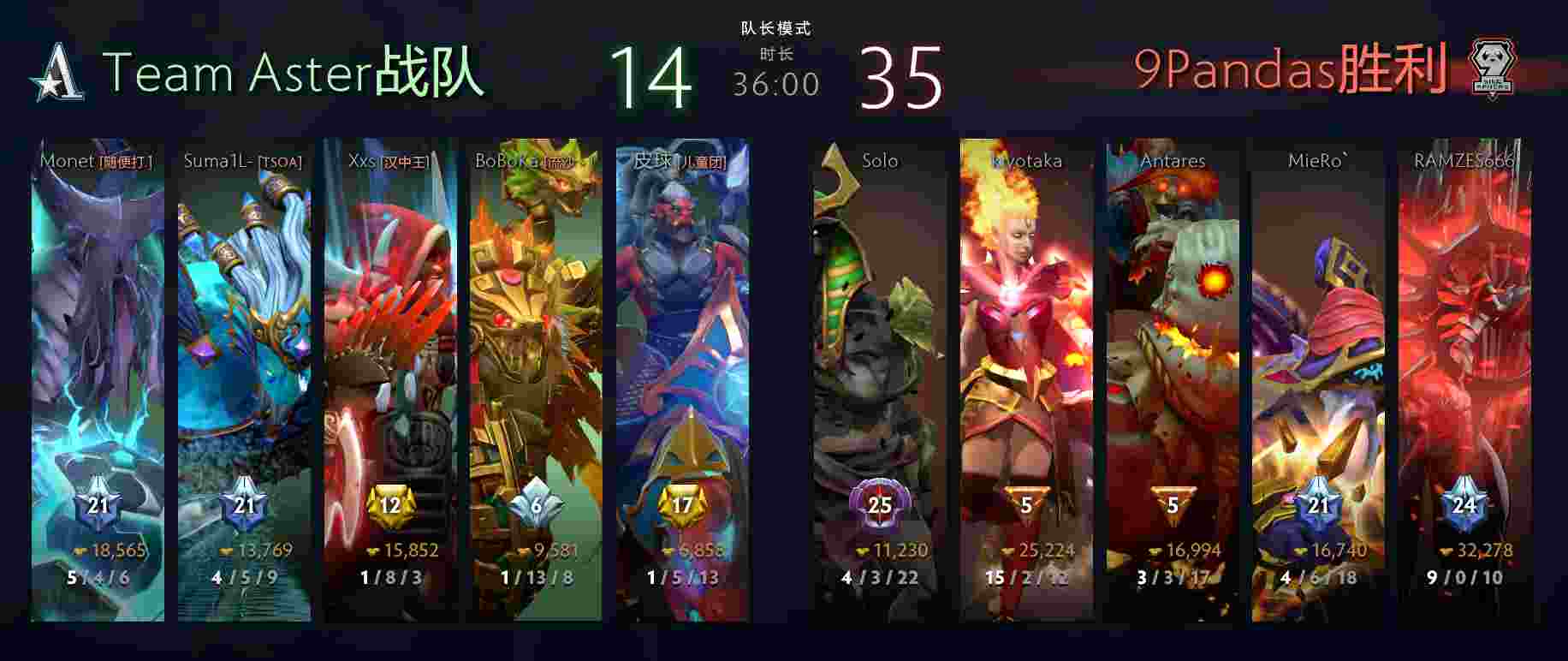This screenshot has width=1568, height=661.
Task: Click the Team Aster star logo
Action: (x=58, y=74)
